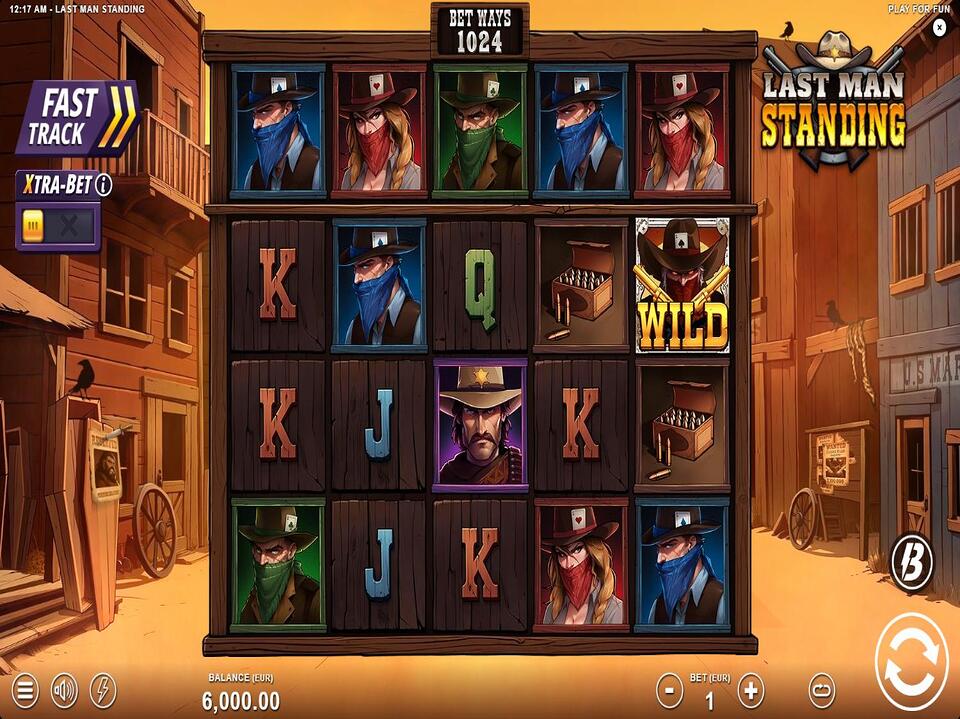Open the autoplay loop button
The height and width of the screenshot is (719, 960).
point(821,690)
